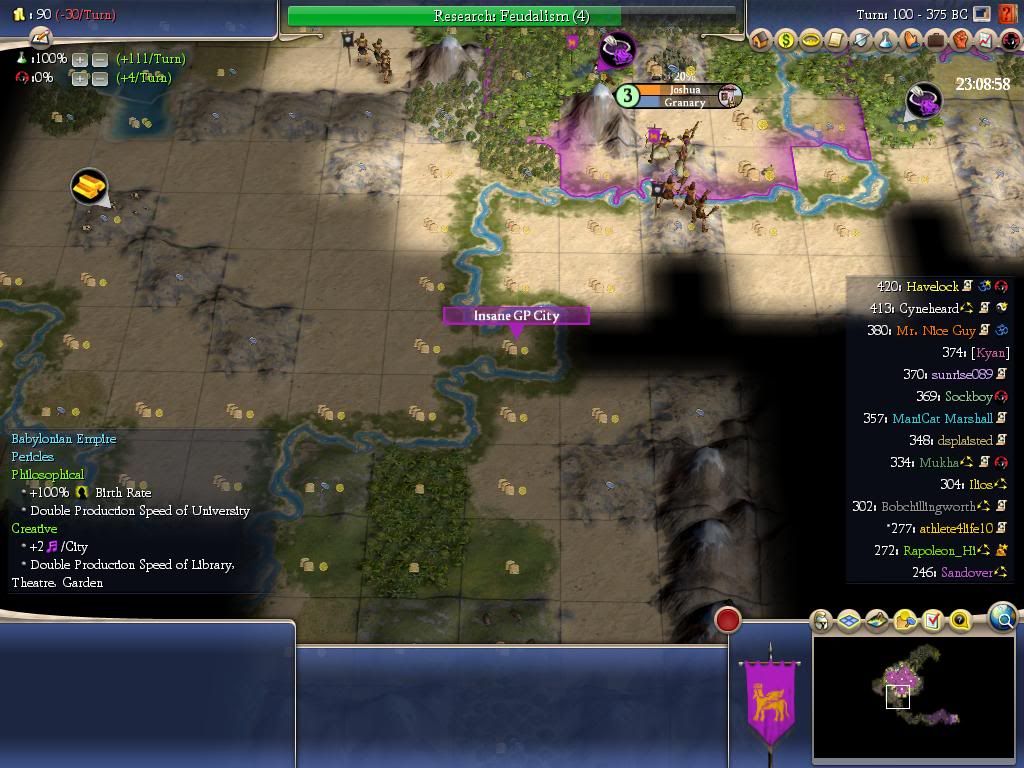Toggle the scores checkbox display
1024x768 pixels.
click(932, 621)
